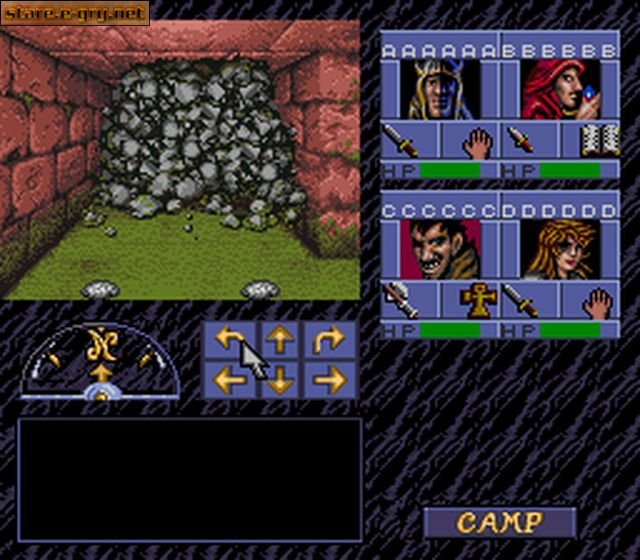Open the CAMP menu
640x560 pixels.
(500, 522)
